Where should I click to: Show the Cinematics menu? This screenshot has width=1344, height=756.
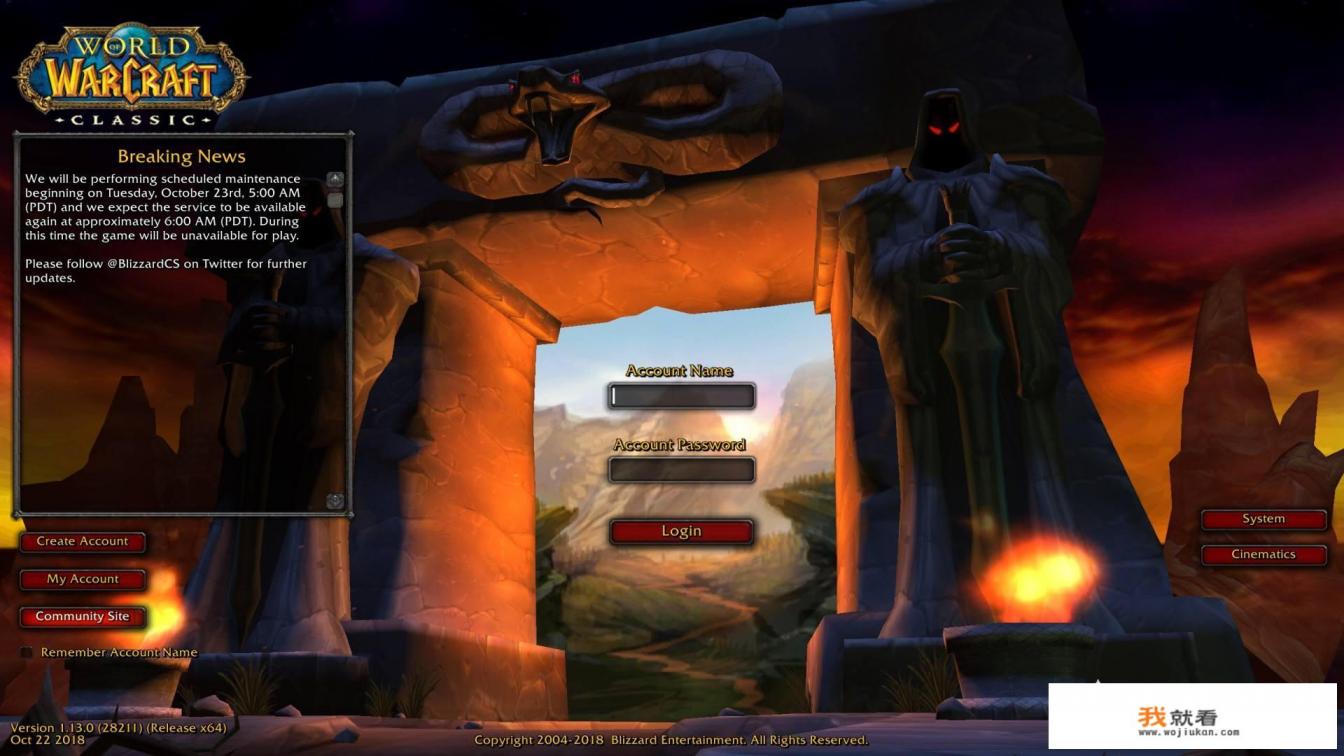pos(1263,555)
